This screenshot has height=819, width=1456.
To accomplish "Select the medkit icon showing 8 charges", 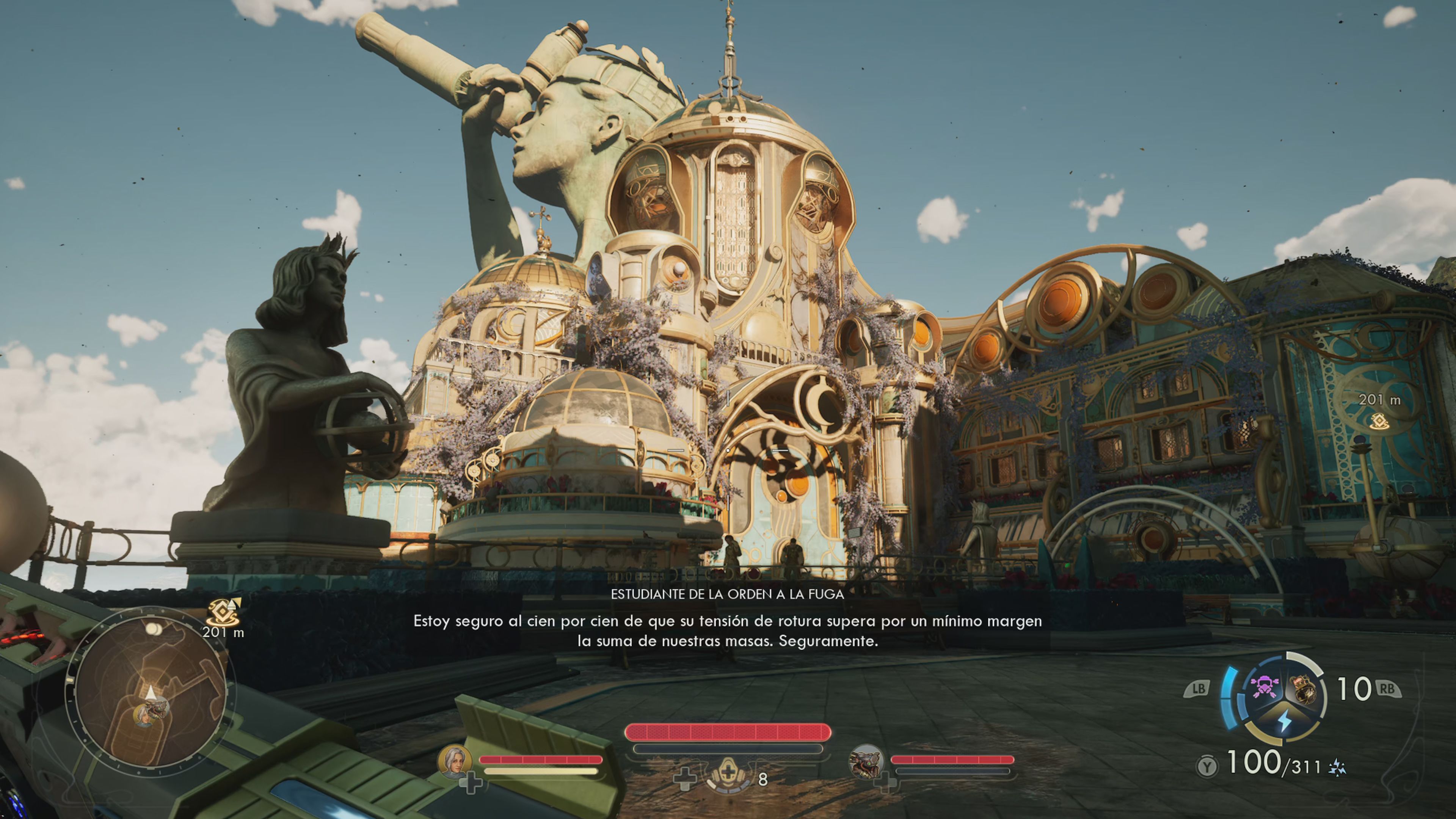I will click(x=728, y=776).
